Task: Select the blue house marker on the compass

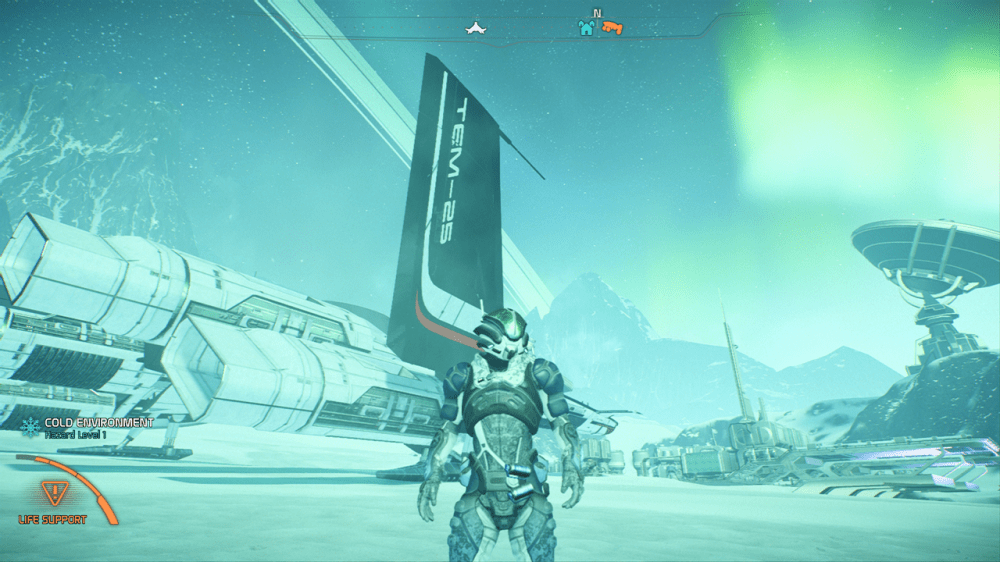Action: pos(586,28)
